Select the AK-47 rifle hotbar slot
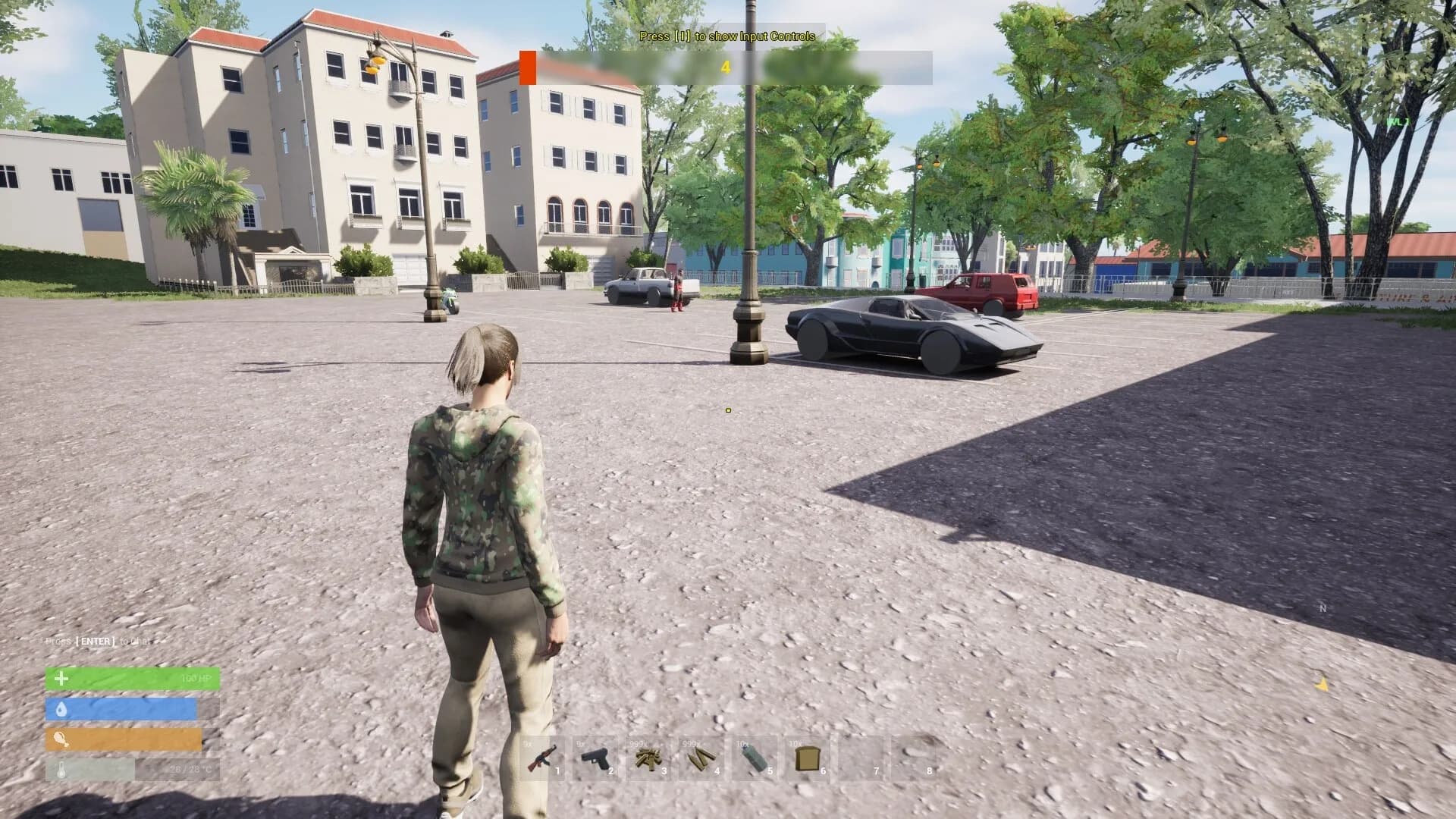The image size is (1456, 819). (543, 758)
